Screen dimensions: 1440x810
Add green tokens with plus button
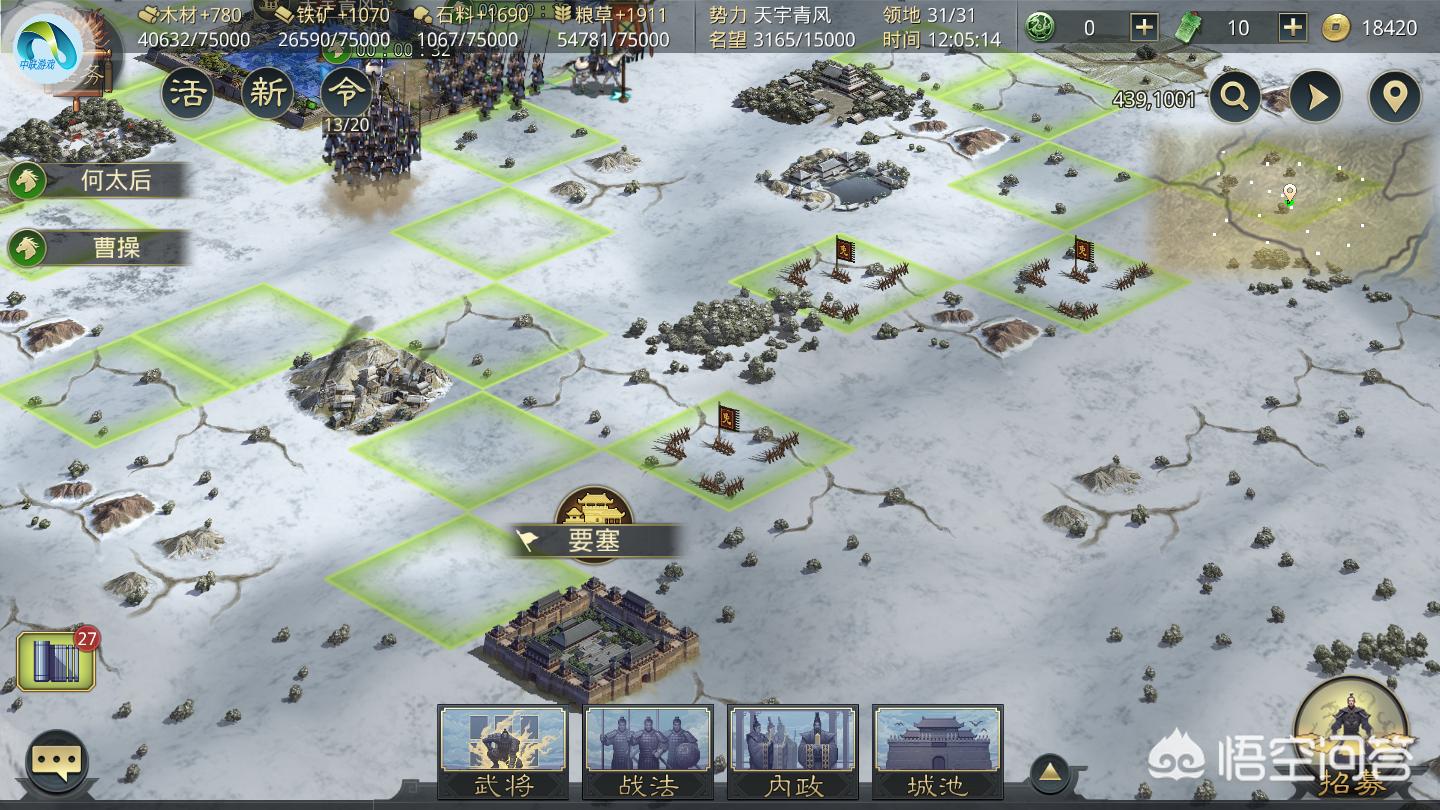(x=1293, y=27)
